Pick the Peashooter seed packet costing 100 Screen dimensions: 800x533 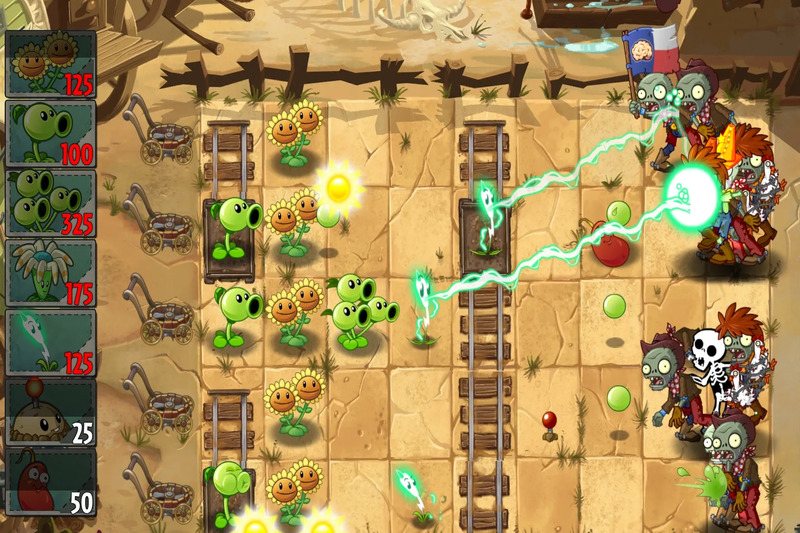(50, 133)
